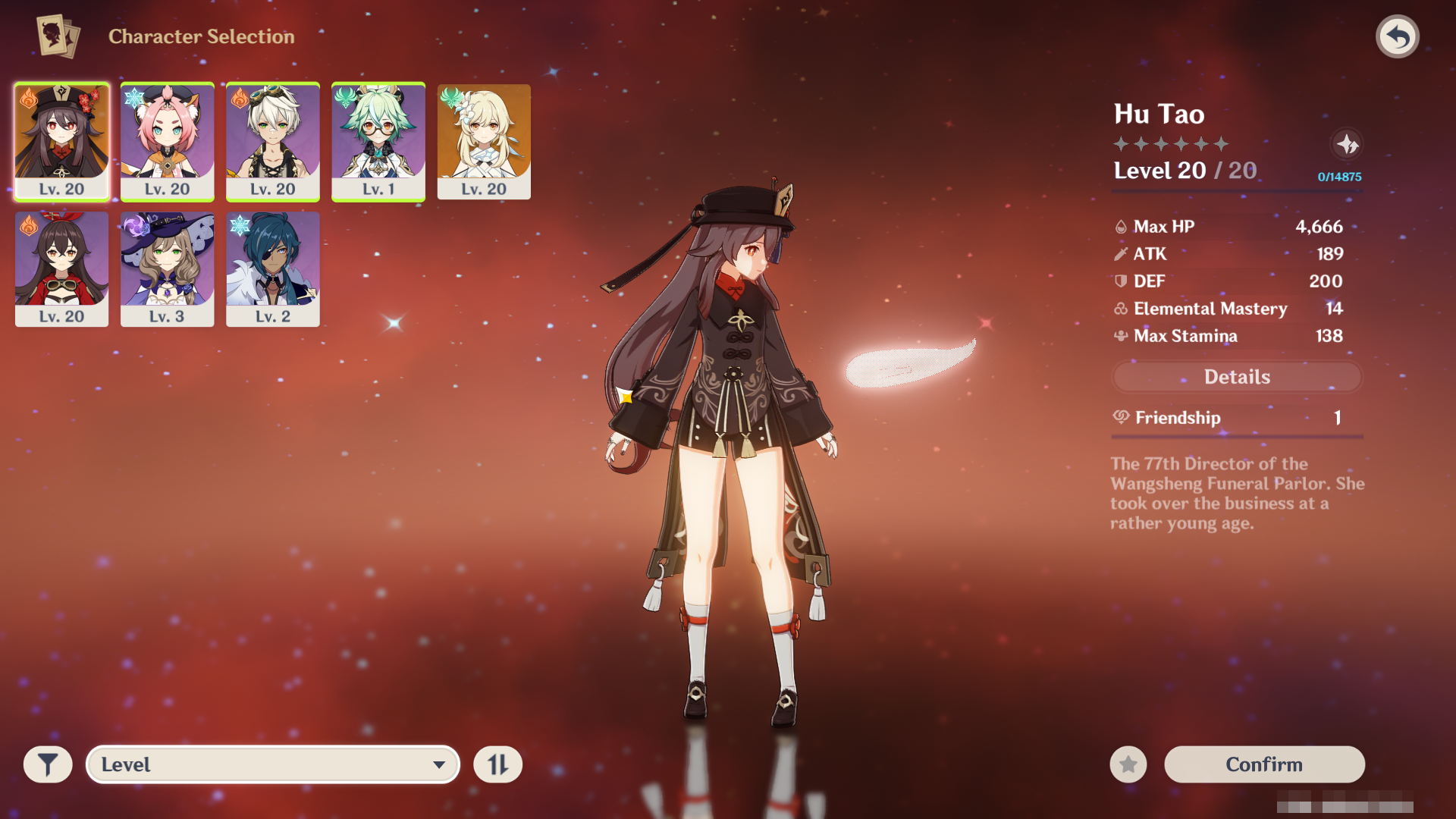Click the sparkle icon beside Hu Tao's stars

click(1347, 144)
